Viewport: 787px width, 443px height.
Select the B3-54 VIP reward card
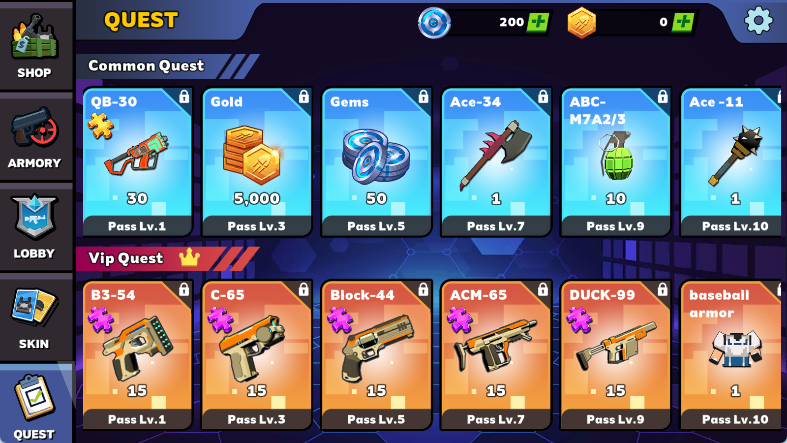pos(137,355)
